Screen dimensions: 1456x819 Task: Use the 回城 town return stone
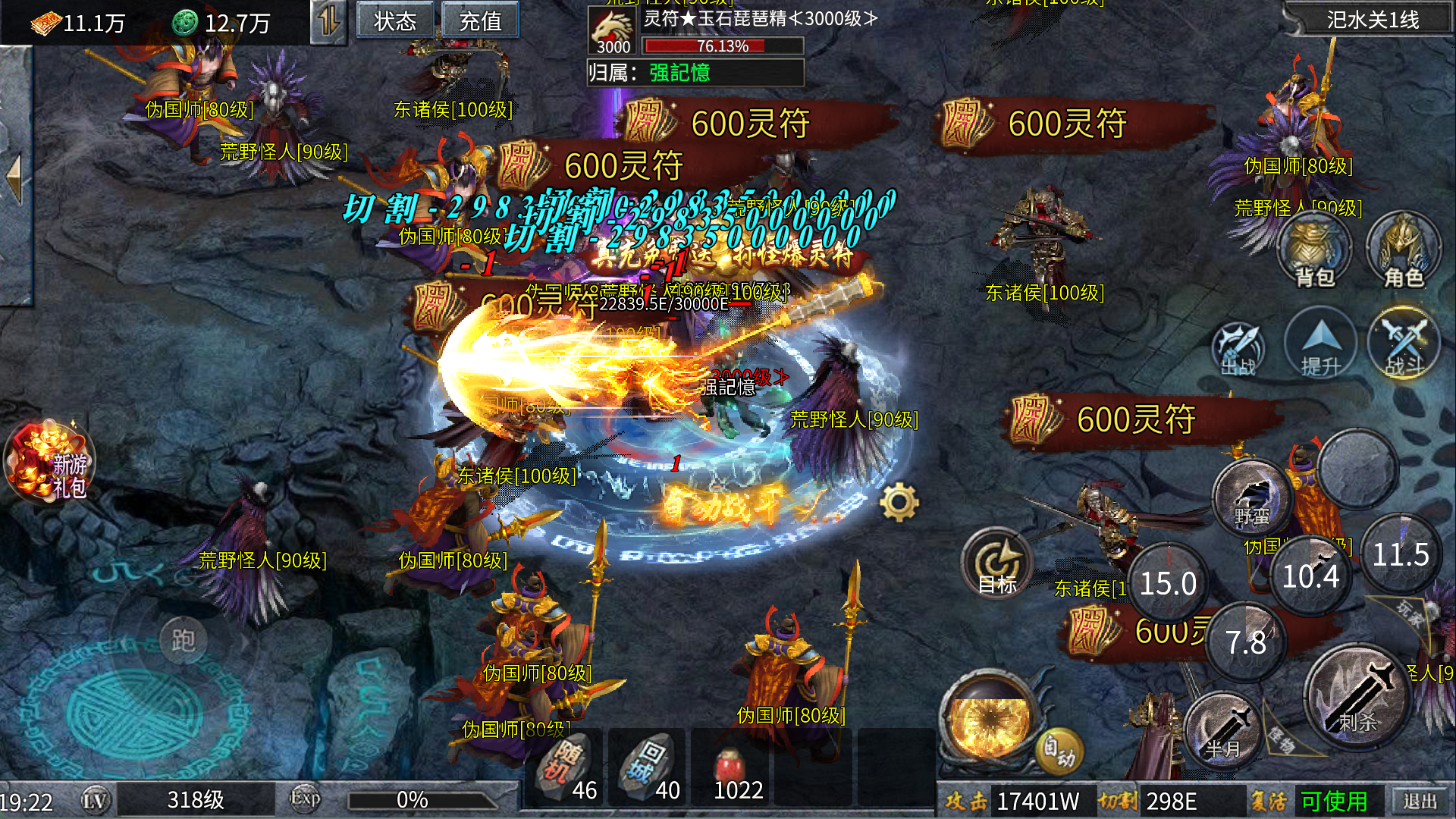tap(648, 766)
